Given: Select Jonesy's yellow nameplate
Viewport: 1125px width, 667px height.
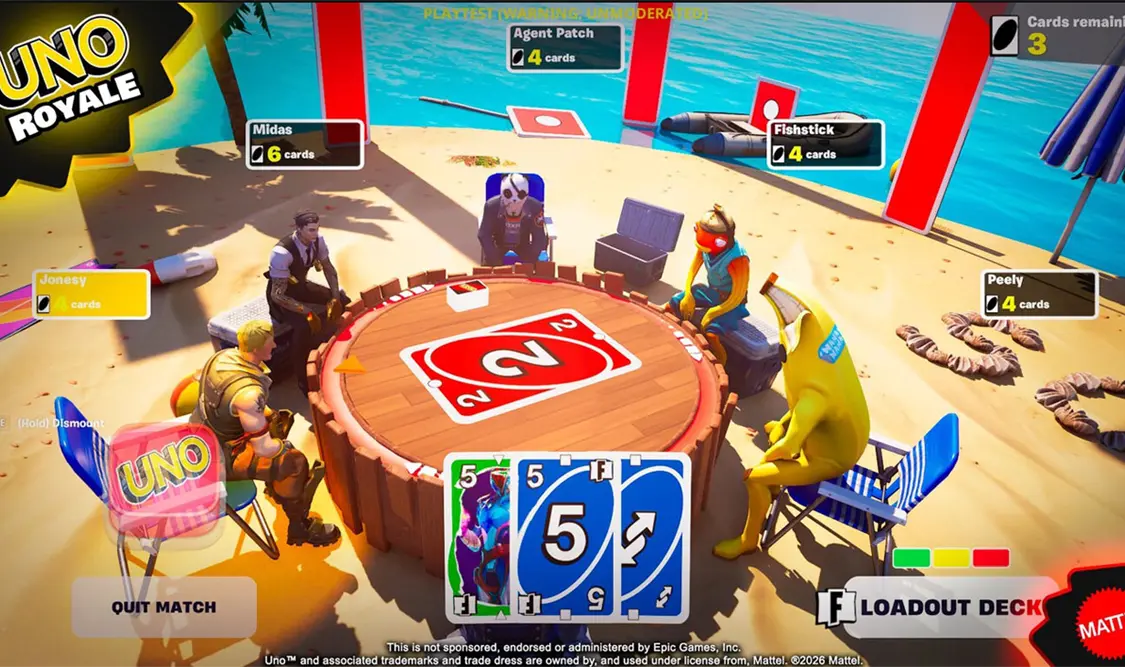Looking at the screenshot, I should [91, 293].
